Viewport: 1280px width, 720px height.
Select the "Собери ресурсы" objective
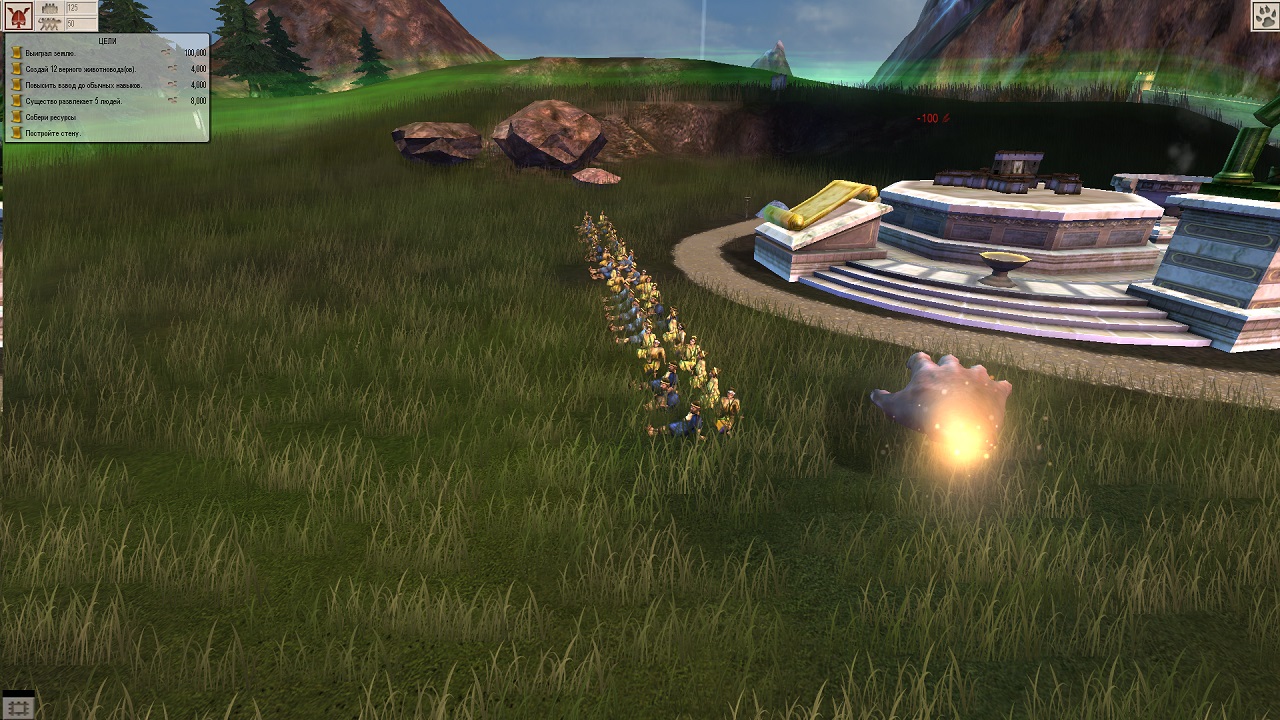(50, 117)
